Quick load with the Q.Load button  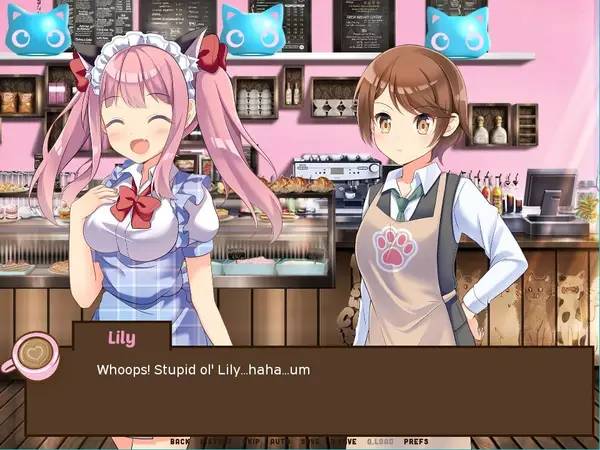click(379, 441)
